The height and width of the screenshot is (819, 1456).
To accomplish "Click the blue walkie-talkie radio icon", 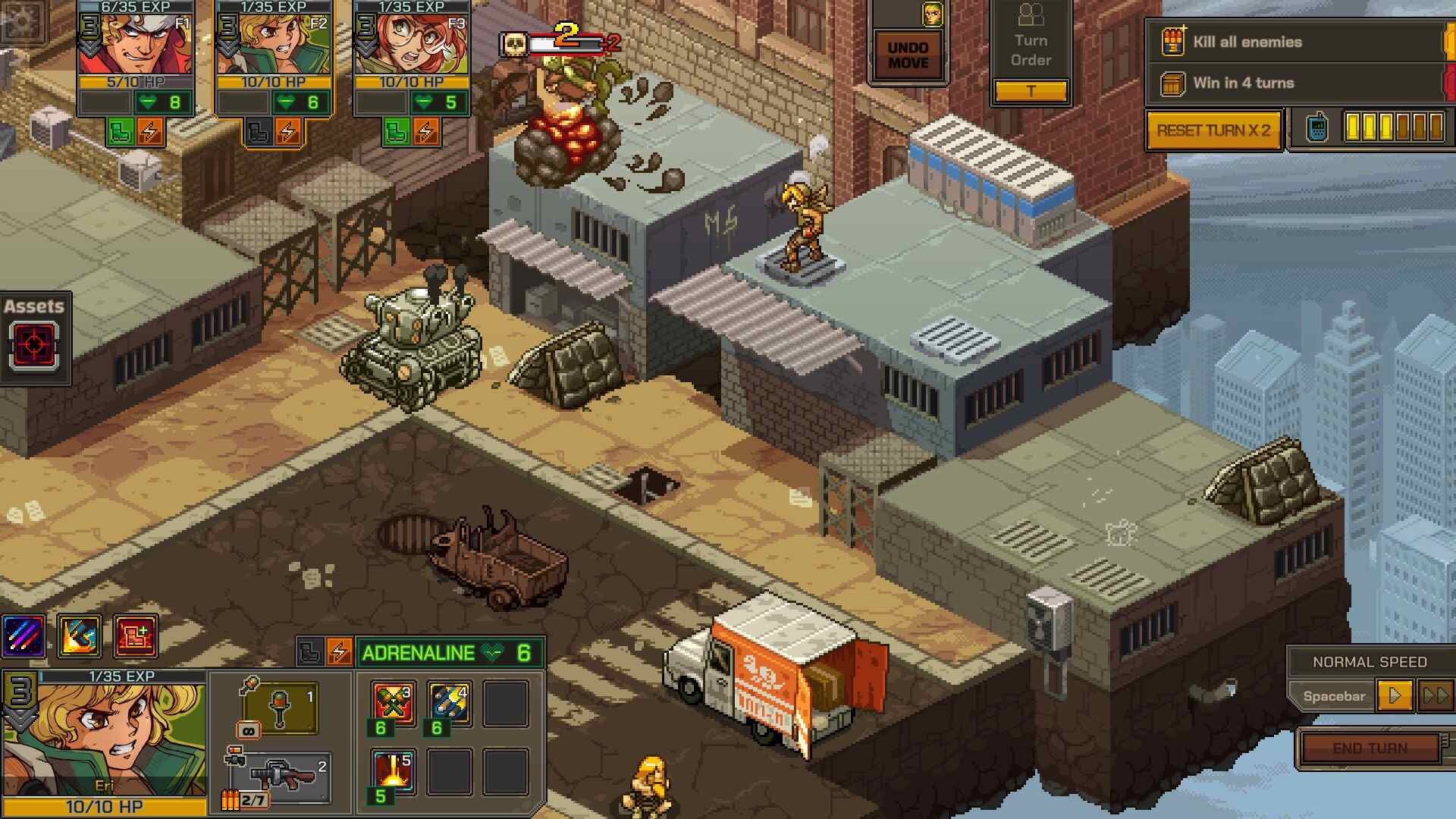I will (1317, 127).
